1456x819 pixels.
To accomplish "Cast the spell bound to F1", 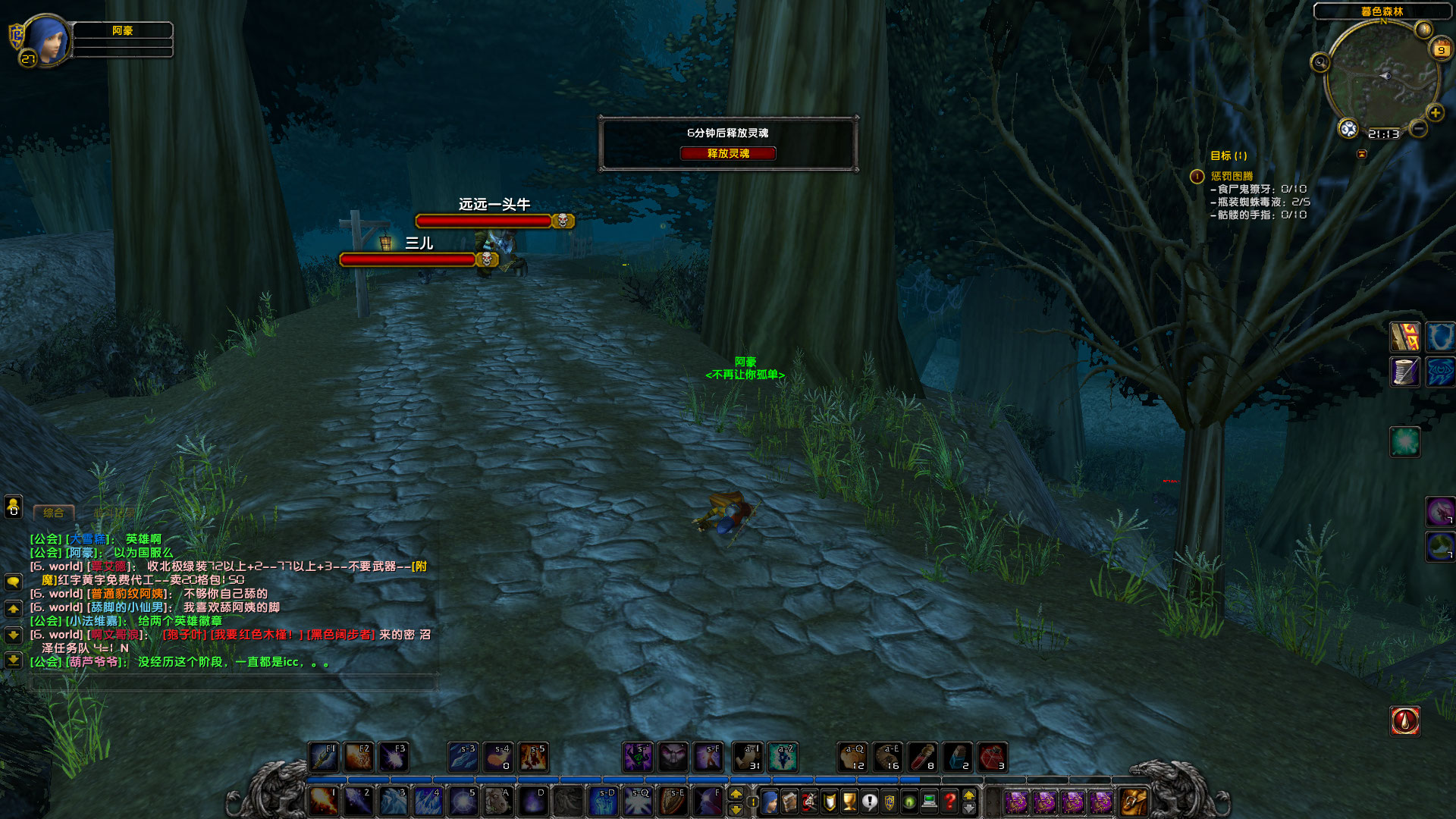I will pos(324,756).
